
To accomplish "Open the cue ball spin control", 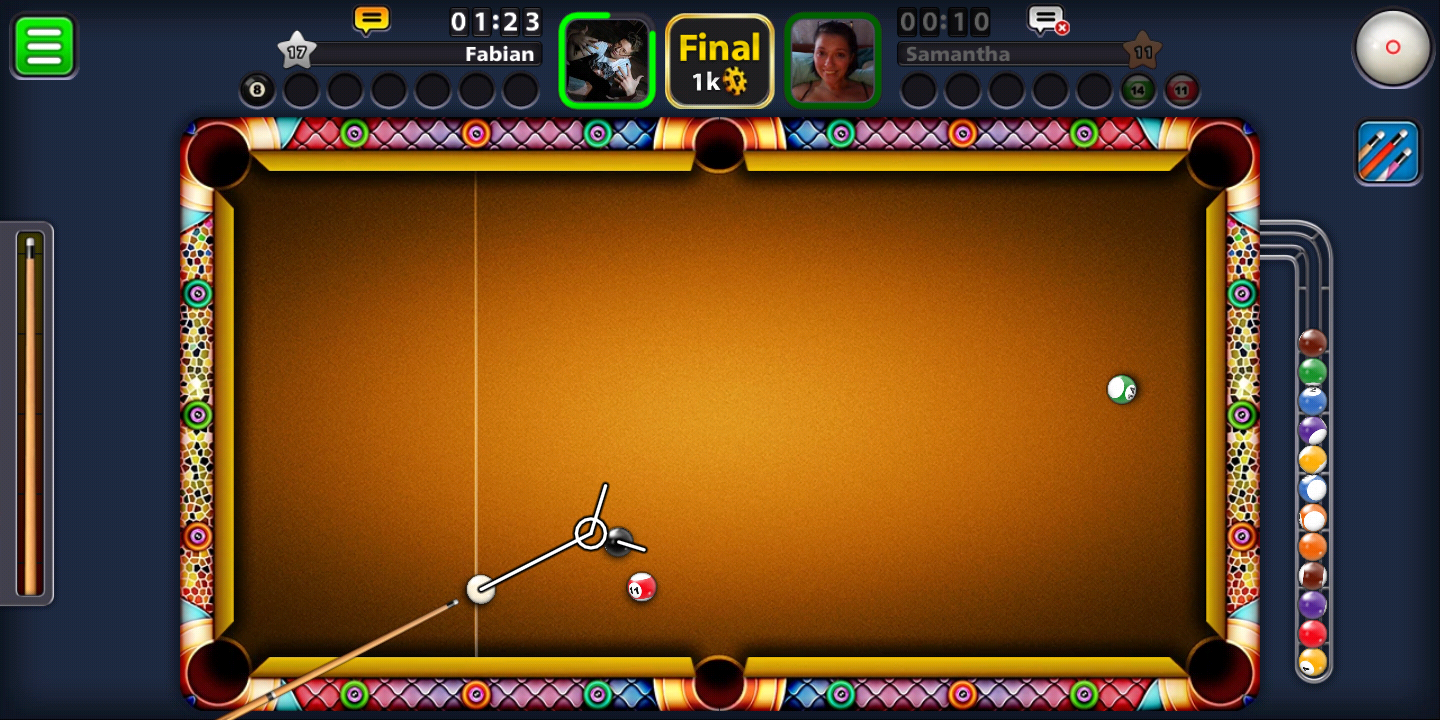I will pos(1392,47).
